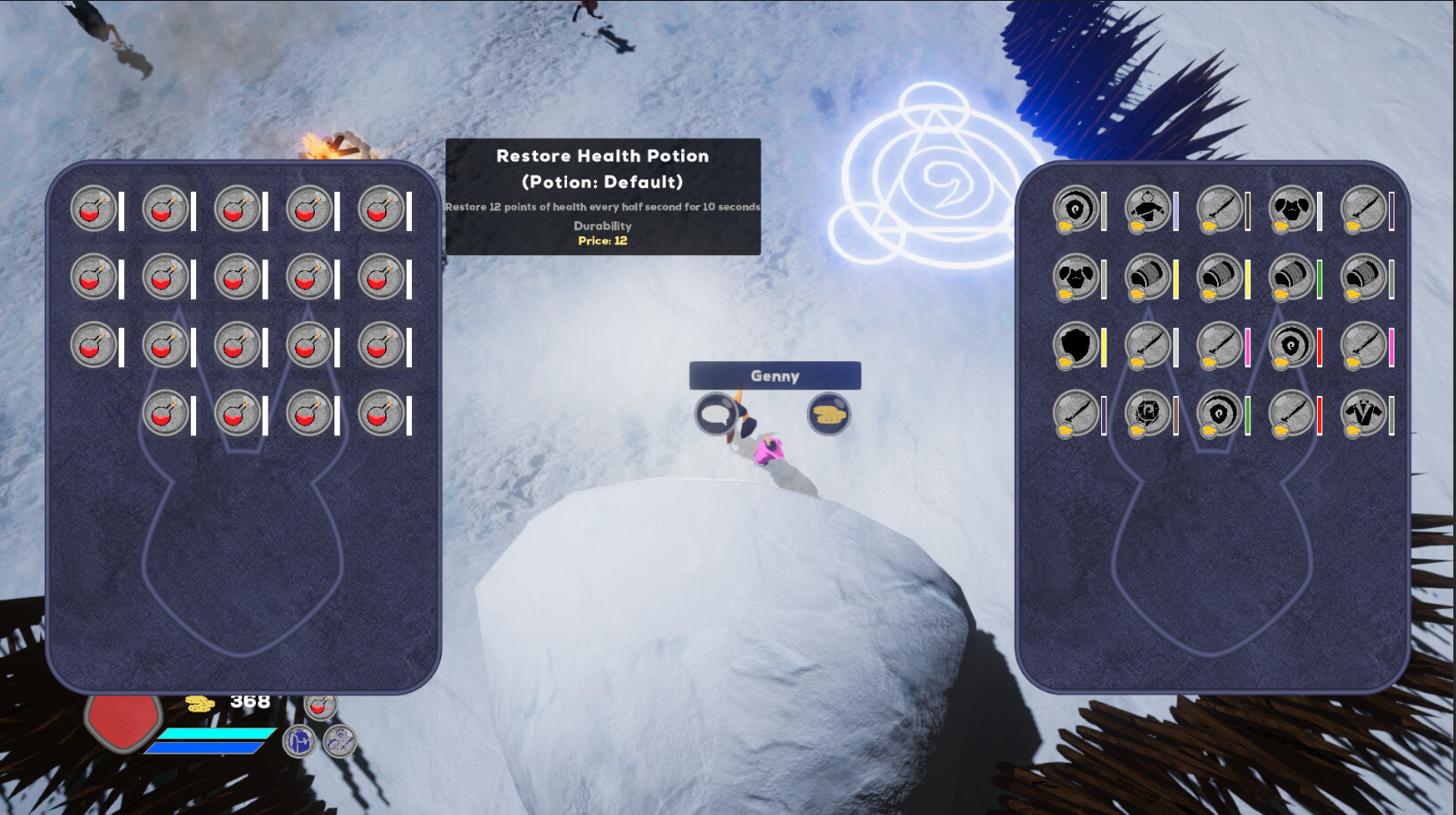Screen dimensions: 1456x815
Task: Select the round buckler shield with spiral design
Action: [x=1074, y=207]
